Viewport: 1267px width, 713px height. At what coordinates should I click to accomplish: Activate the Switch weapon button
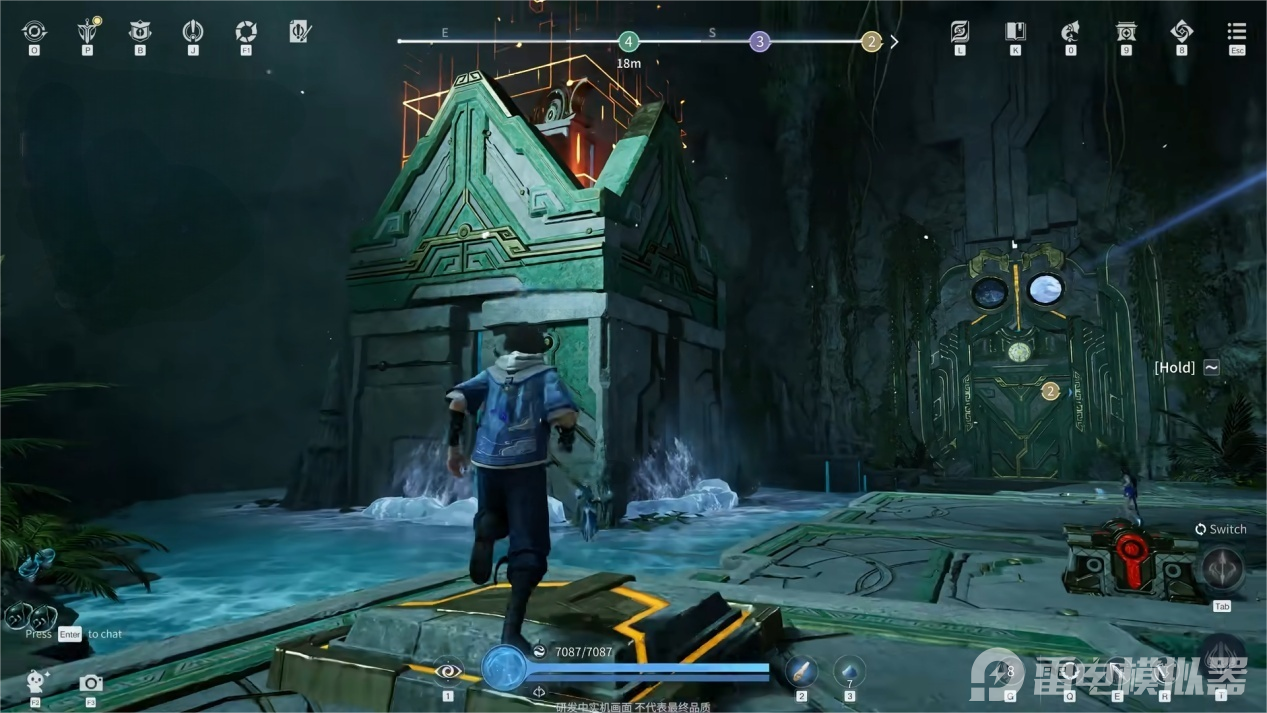[x=1222, y=570]
